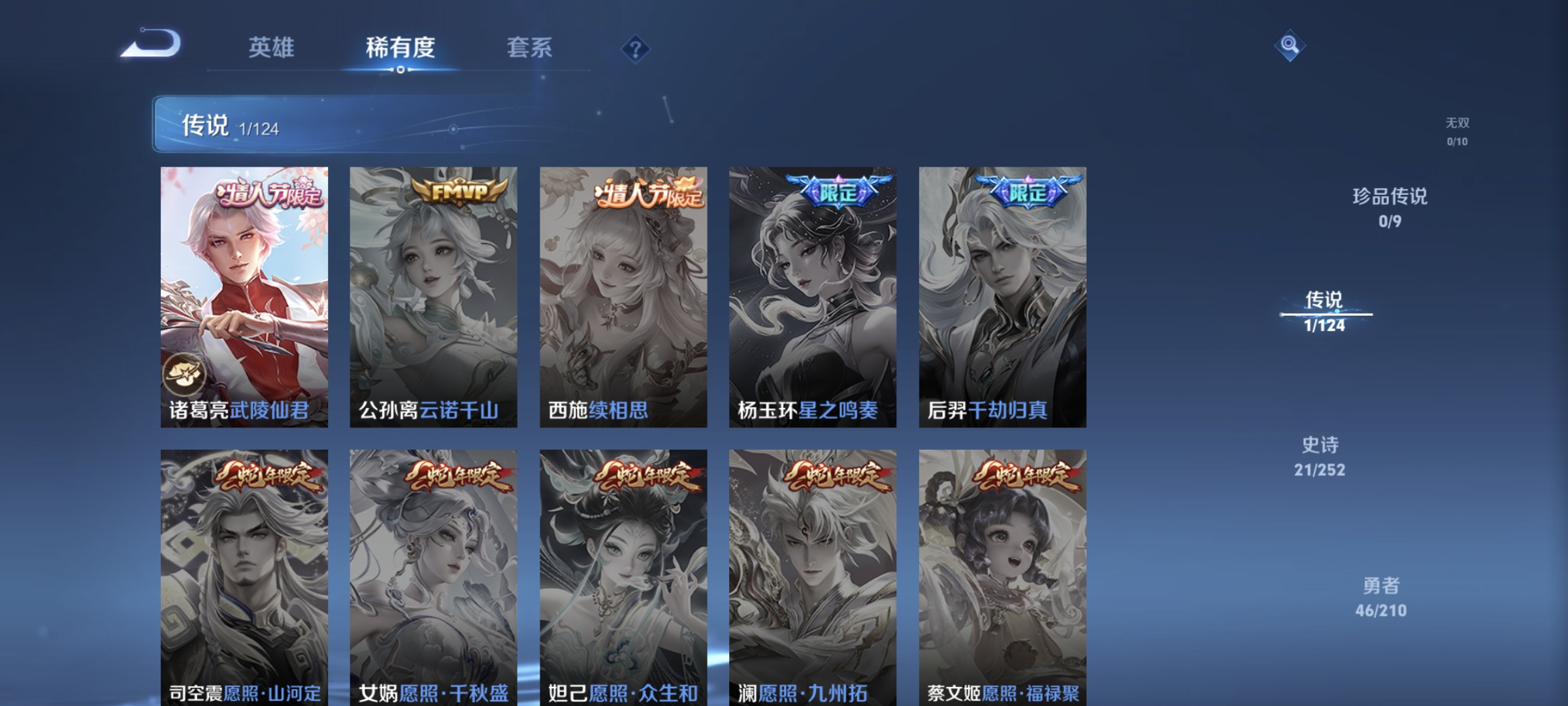Go back with the return arrow

click(152, 44)
